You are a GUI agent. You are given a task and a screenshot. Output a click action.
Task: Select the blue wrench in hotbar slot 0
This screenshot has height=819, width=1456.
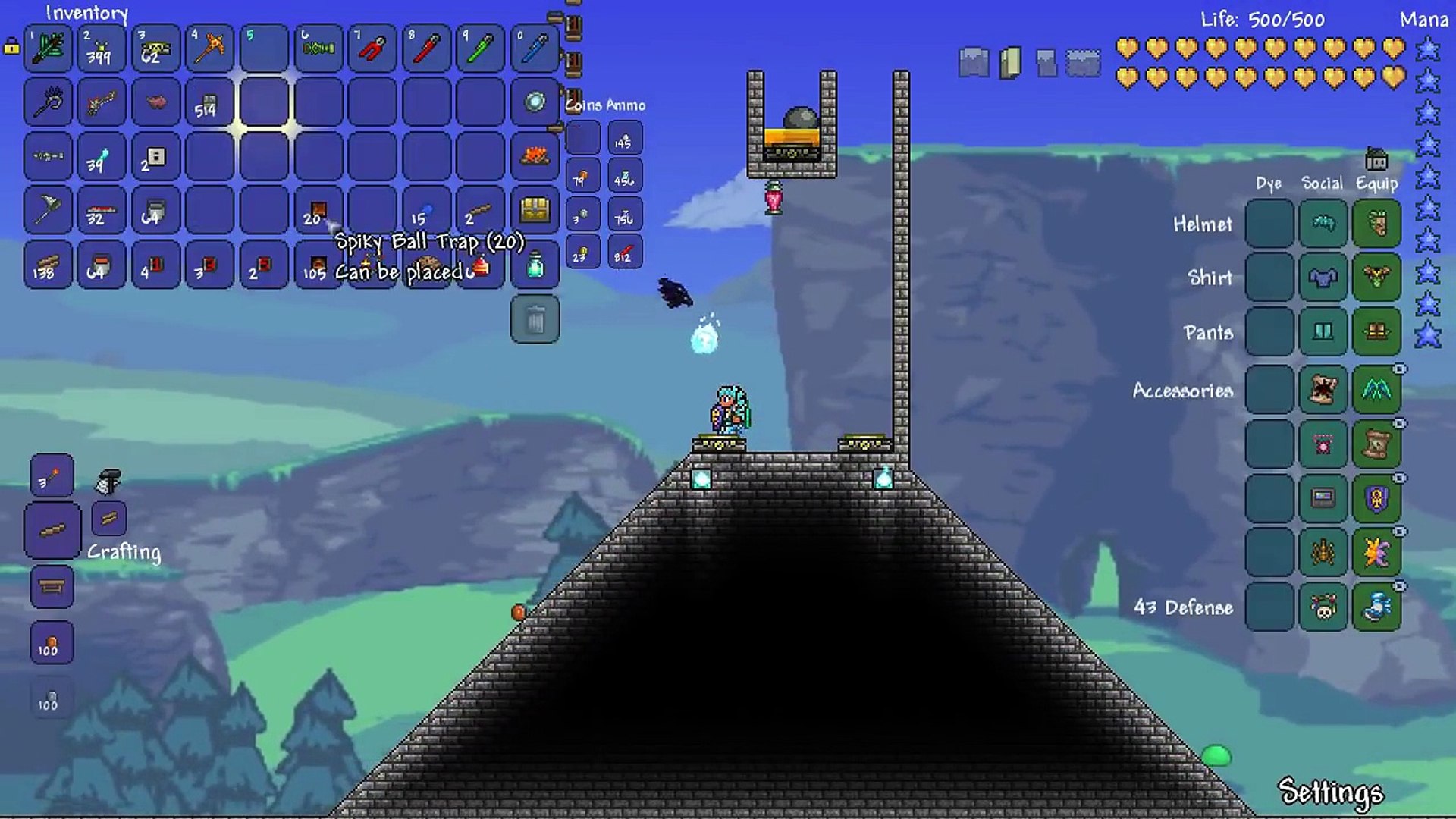(x=535, y=48)
